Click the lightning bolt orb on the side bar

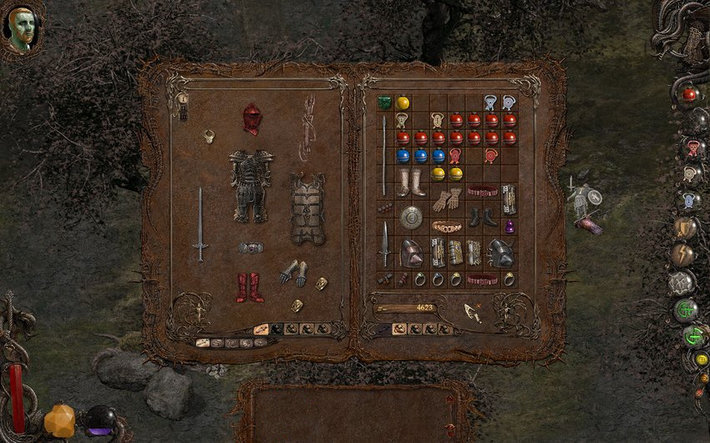pyautogui.click(x=685, y=255)
